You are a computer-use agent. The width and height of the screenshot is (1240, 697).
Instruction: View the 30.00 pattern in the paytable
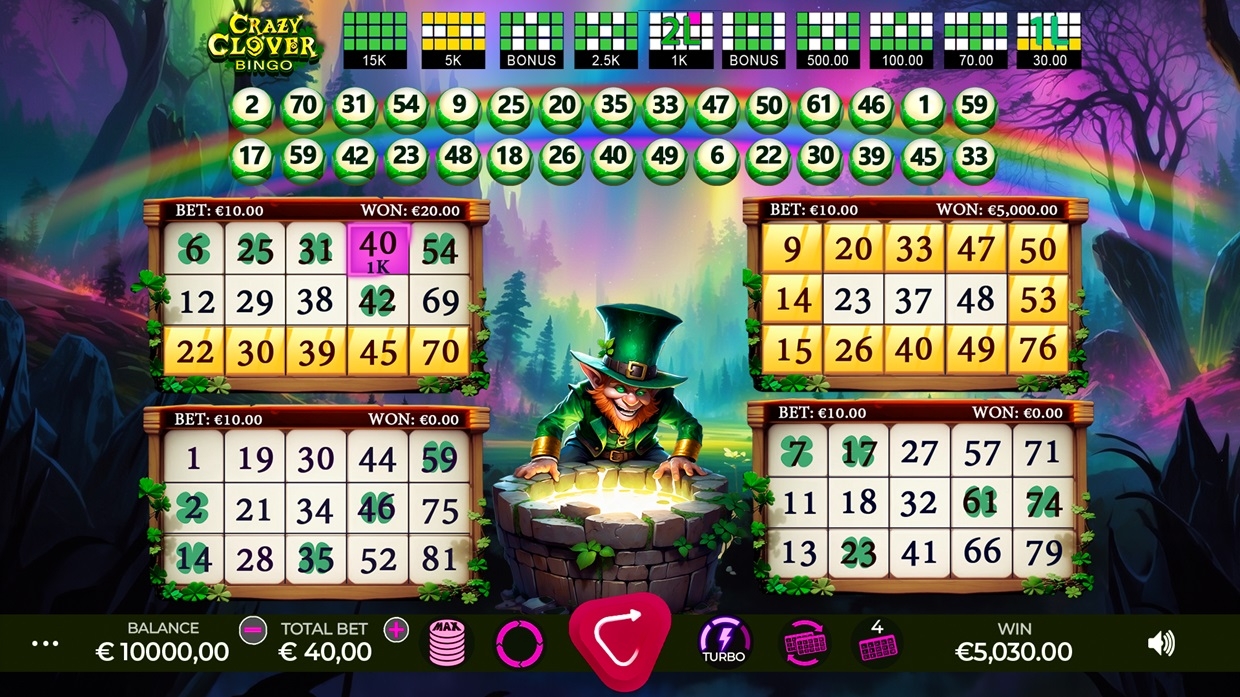pos(1049,40)
